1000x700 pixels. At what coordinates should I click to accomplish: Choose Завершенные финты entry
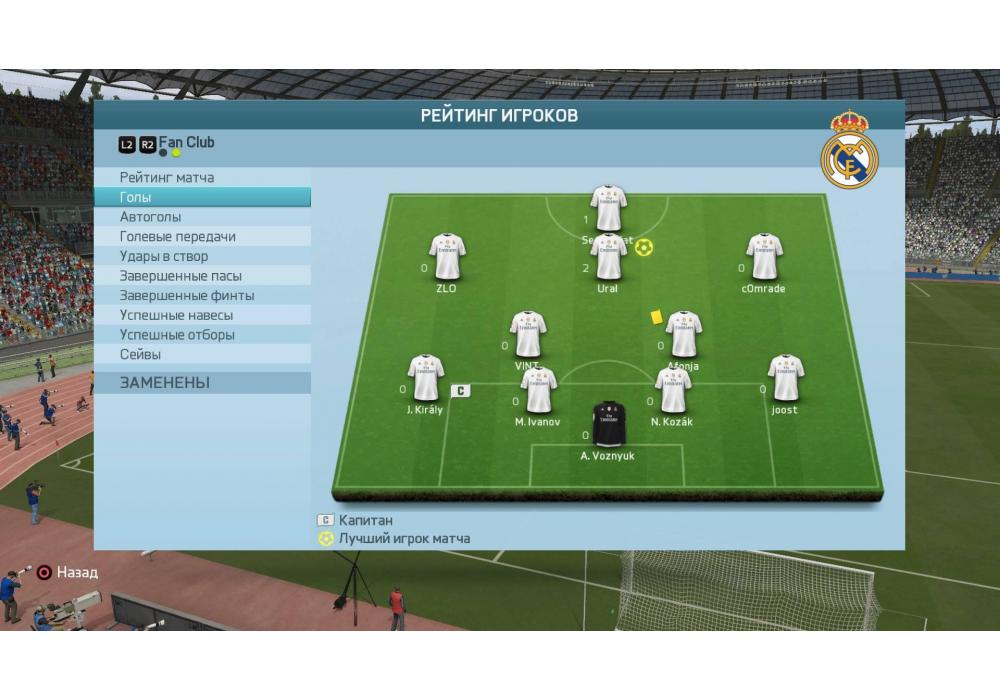click(187, 296)
